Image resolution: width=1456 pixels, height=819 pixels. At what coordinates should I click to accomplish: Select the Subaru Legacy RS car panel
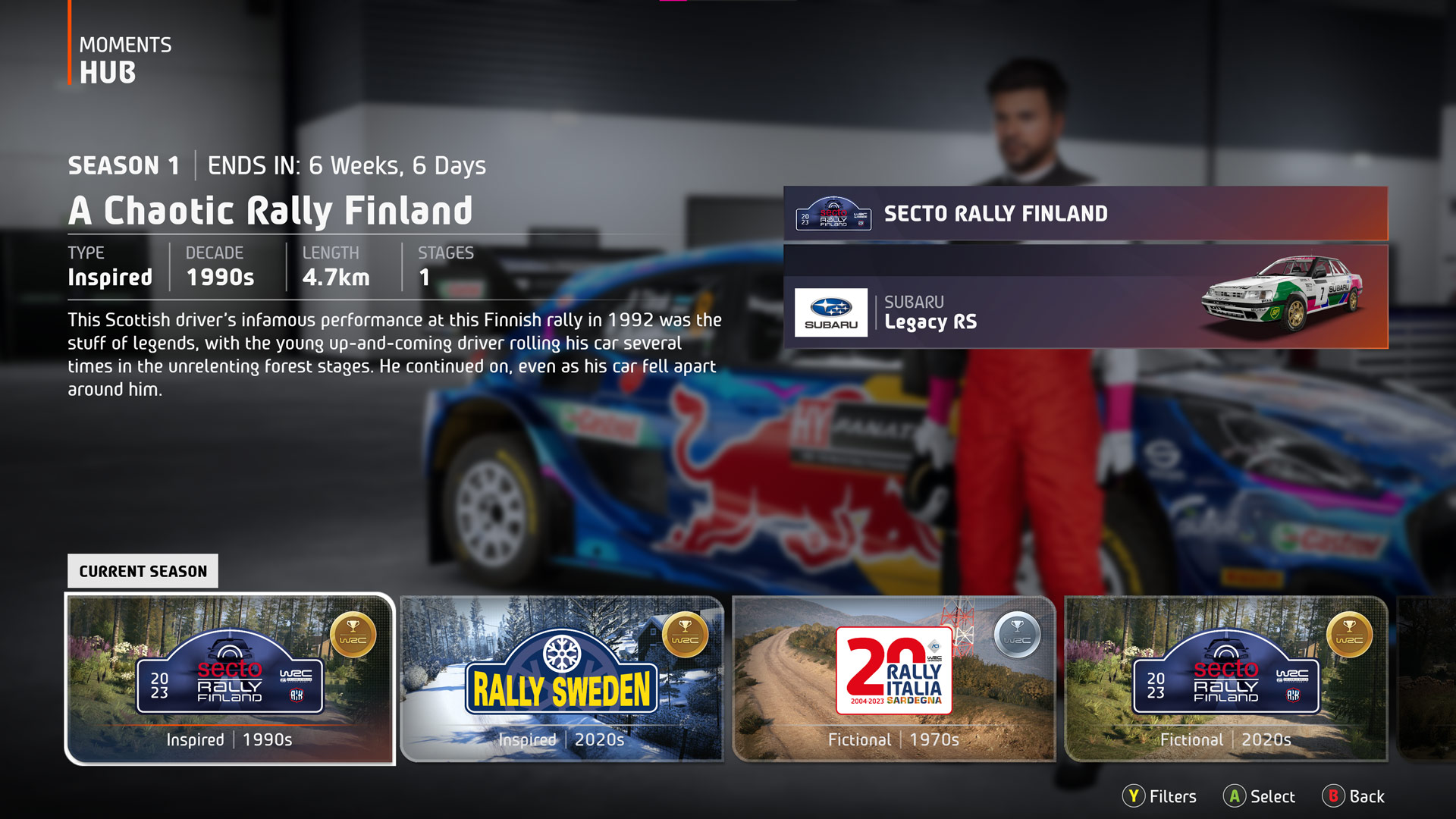tap(1085, 297)
